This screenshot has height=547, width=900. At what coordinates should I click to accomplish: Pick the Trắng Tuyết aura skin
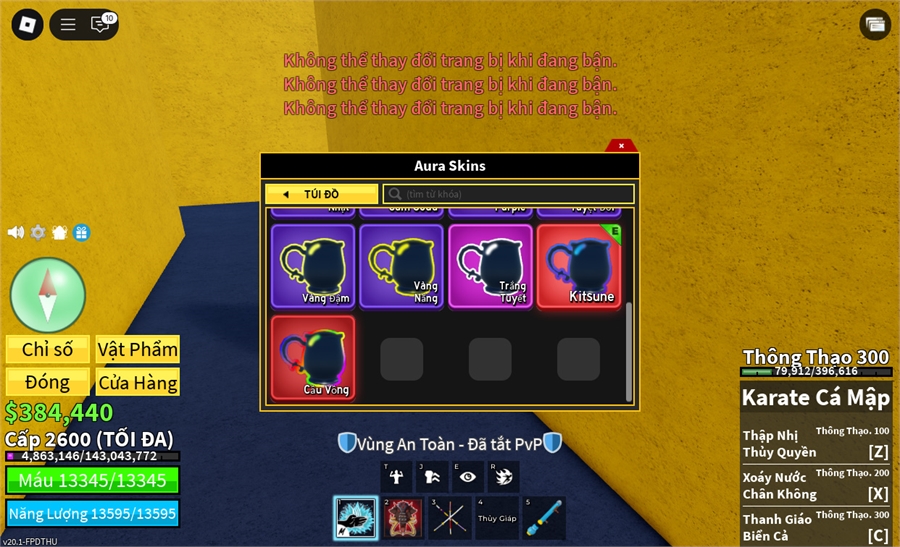(490, 266)
